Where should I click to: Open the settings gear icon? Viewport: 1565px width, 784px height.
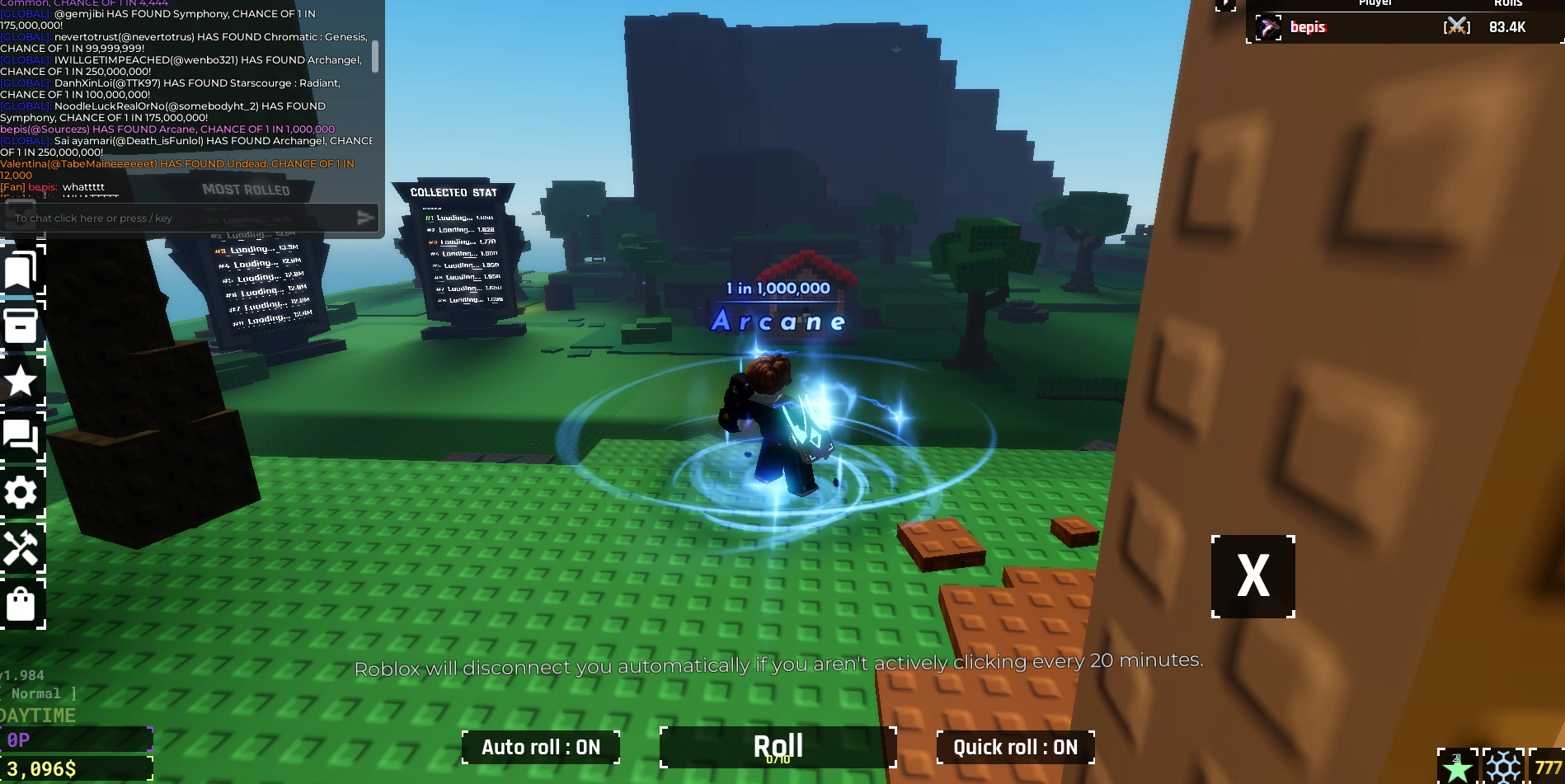click(x=21, y=492)
